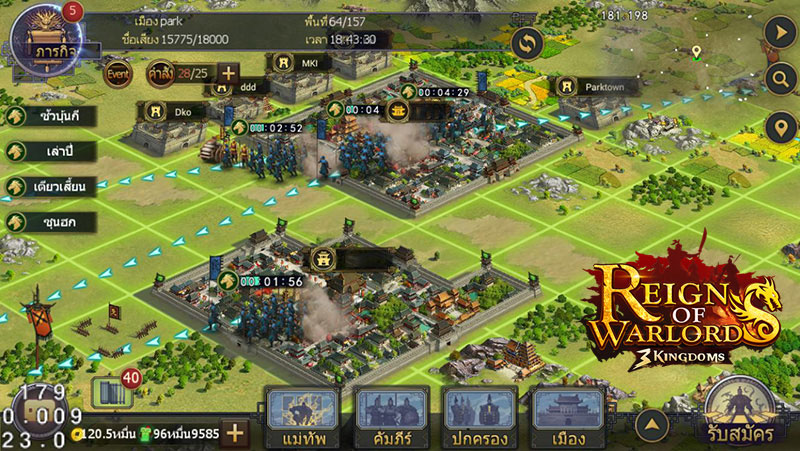800x451 pixels.
Task: Click the location pin button
Action: pos(778,128)
